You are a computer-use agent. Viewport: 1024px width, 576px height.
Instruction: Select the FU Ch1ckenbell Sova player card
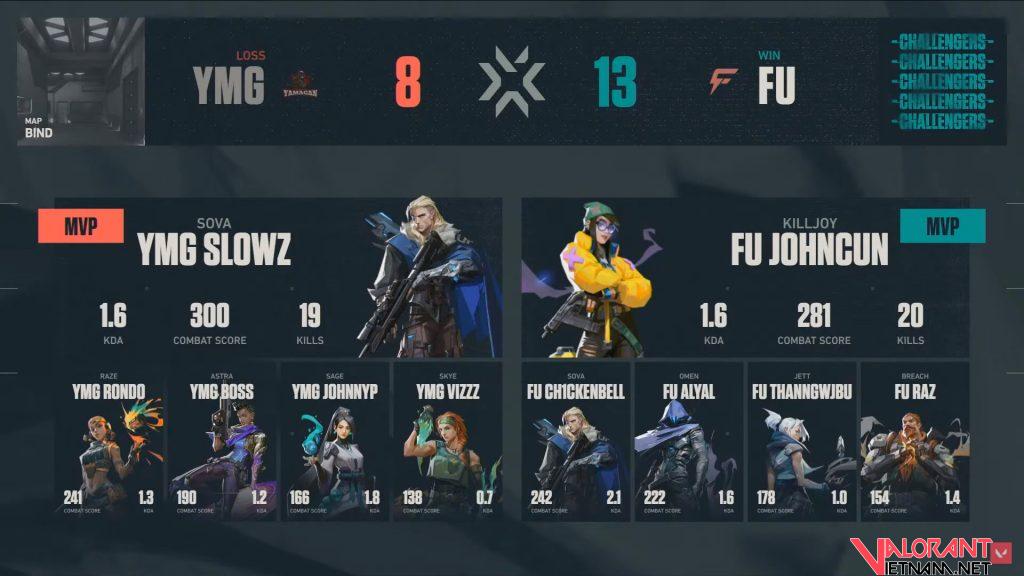(575, 442)
